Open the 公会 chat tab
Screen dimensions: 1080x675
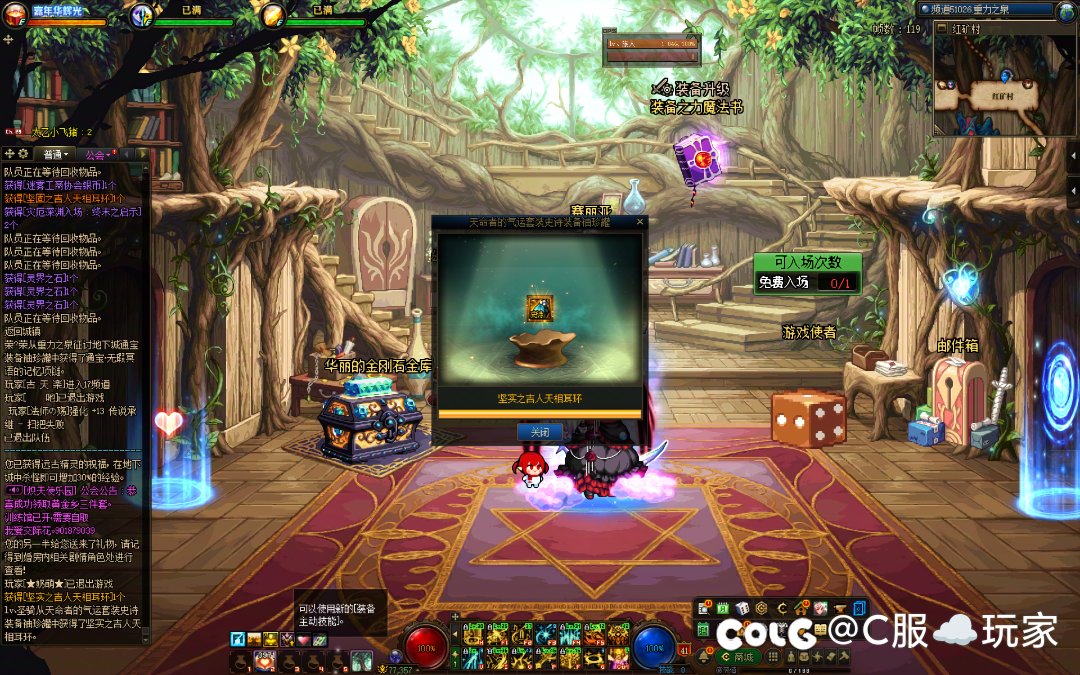coord(98,154)
